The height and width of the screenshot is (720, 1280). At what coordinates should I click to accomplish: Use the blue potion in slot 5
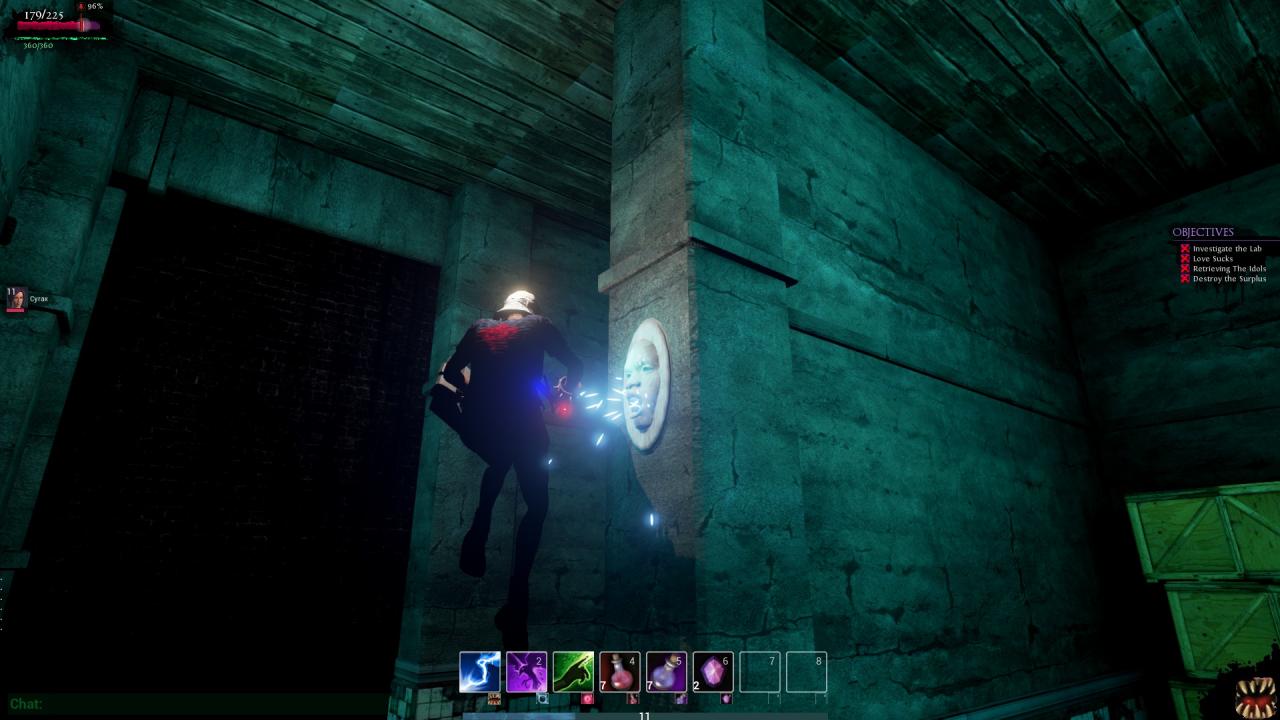pos(666,672)
